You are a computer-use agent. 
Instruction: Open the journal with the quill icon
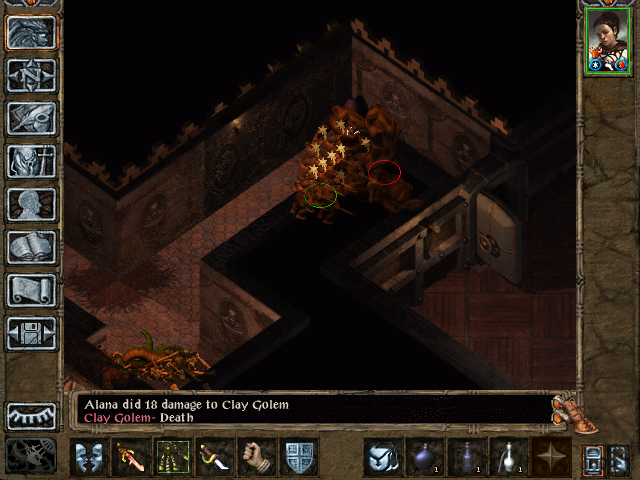(x=31, y=119)
